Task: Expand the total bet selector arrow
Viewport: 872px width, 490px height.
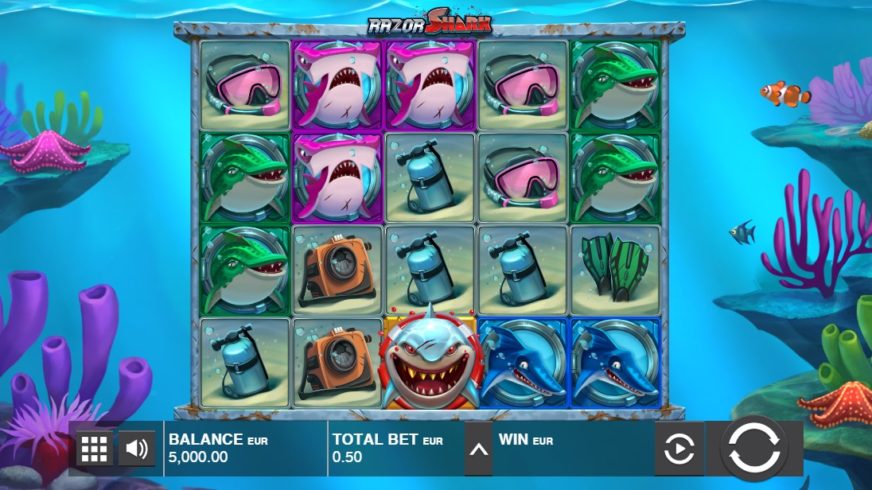Action: [x=479, y=450]
